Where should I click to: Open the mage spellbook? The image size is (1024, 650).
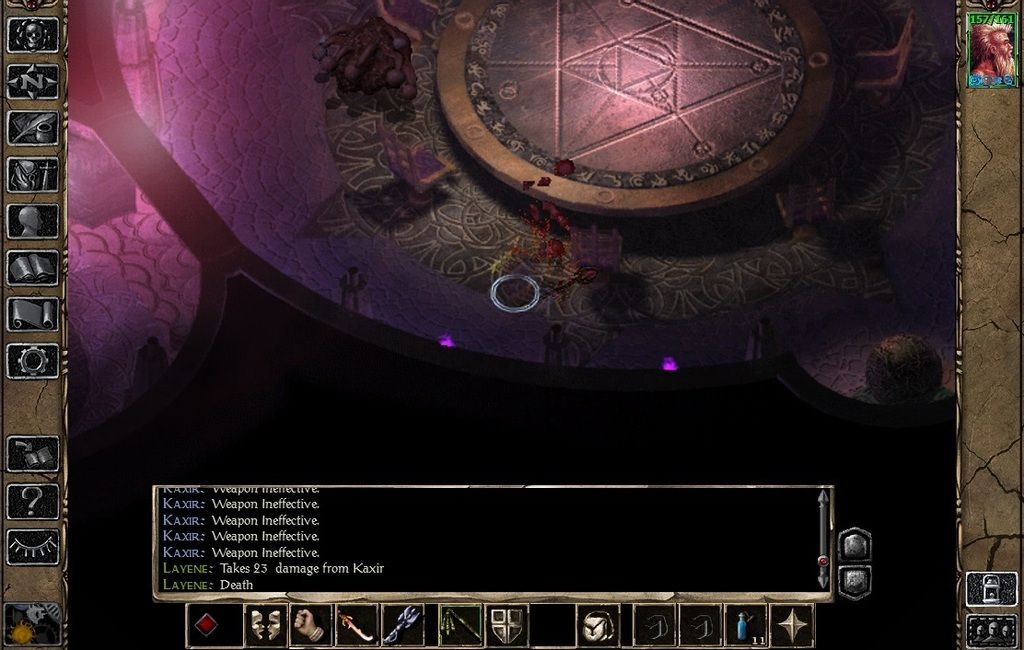(33, 268)
